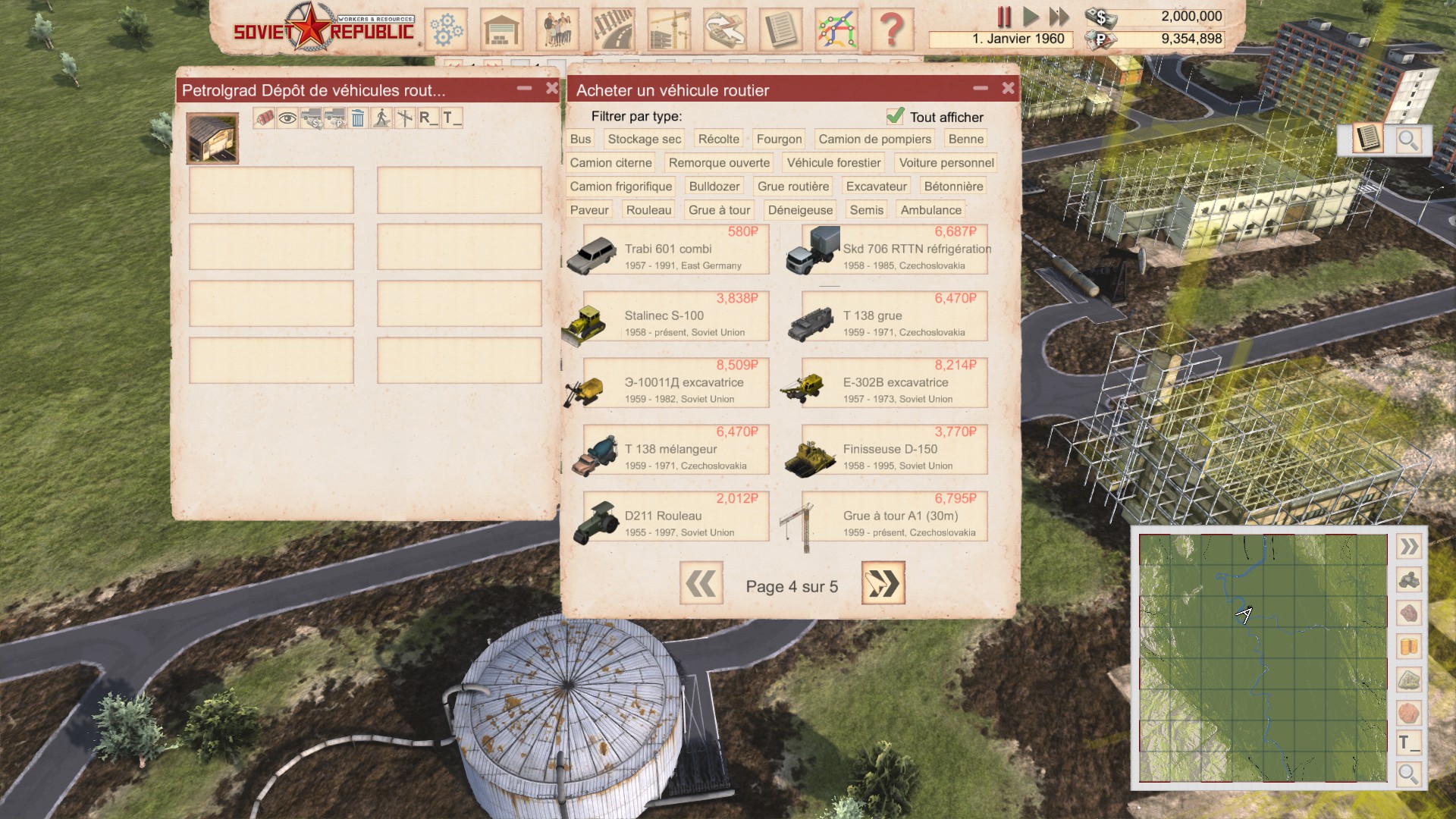Choose the Ambulance filter
The height and width of the screenshot is (819, 1456).
point(930,210)
